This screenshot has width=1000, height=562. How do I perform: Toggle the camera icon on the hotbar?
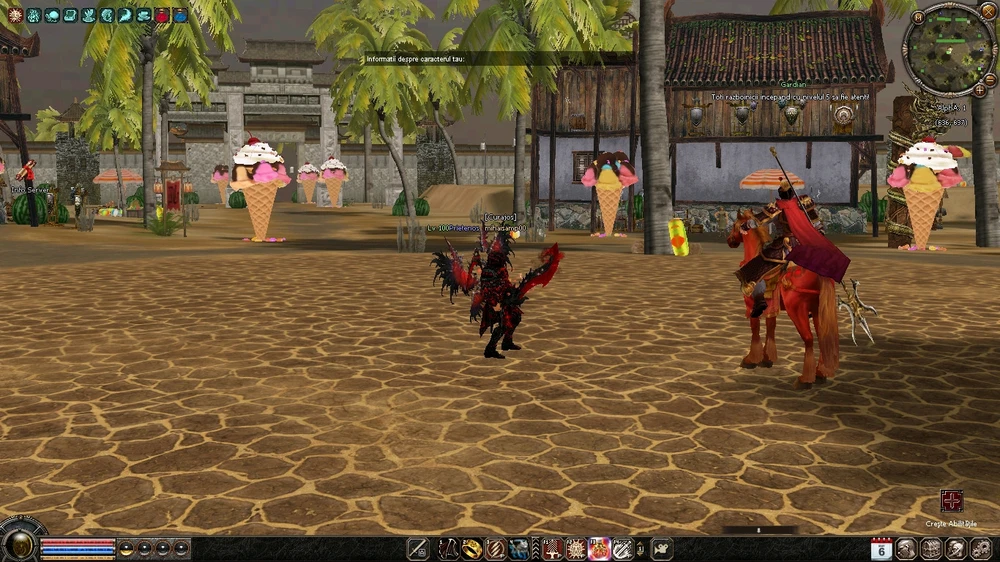[x=661, y=548]
